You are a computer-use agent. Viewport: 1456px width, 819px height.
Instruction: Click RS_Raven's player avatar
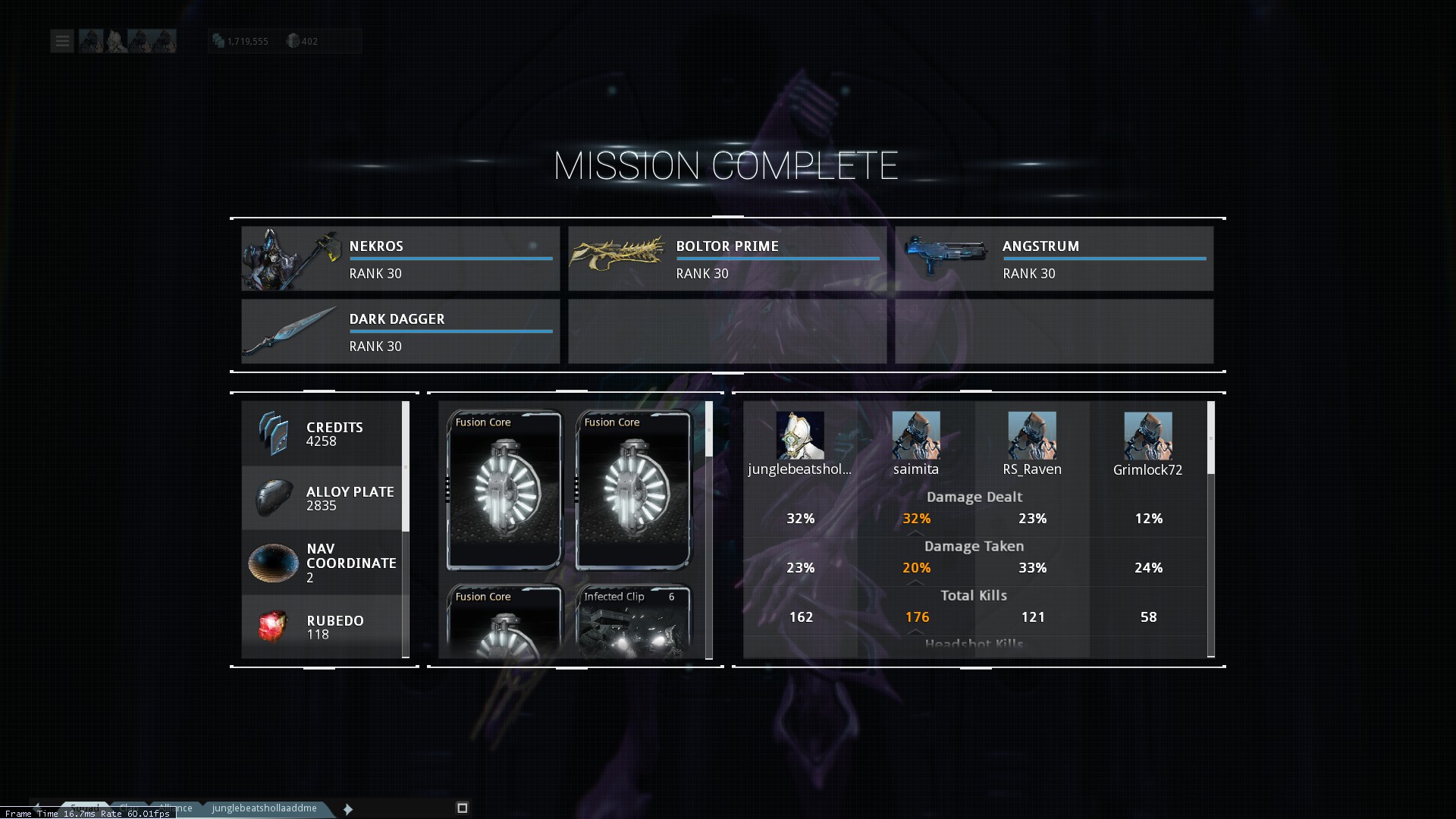(x=1032, y=435)
